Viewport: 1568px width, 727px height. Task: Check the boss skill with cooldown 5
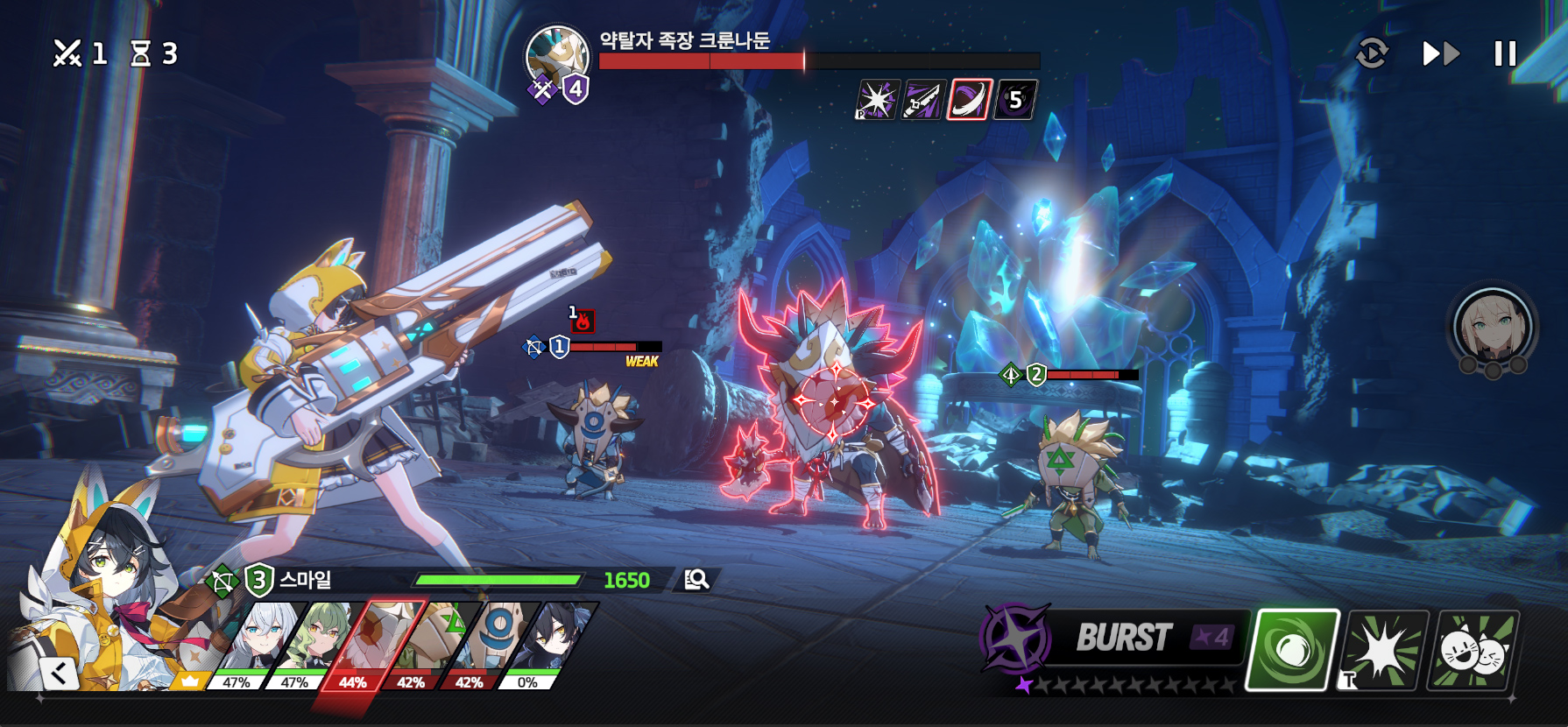[x=1016, y=99]
